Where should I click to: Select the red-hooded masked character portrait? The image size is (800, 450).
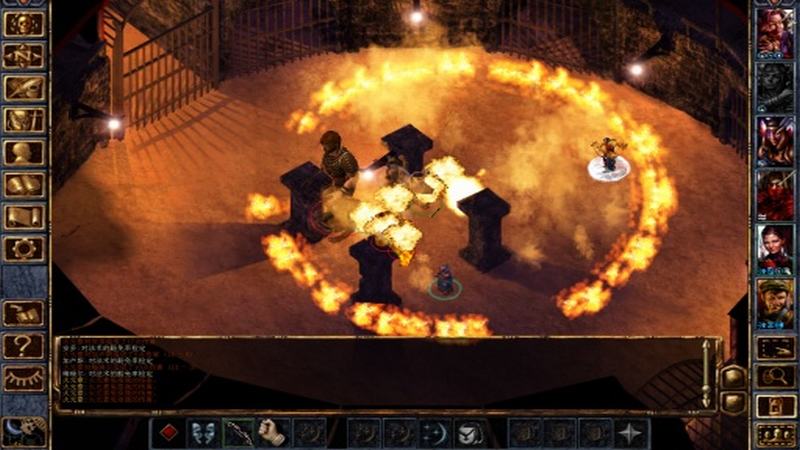coord(775,193)
